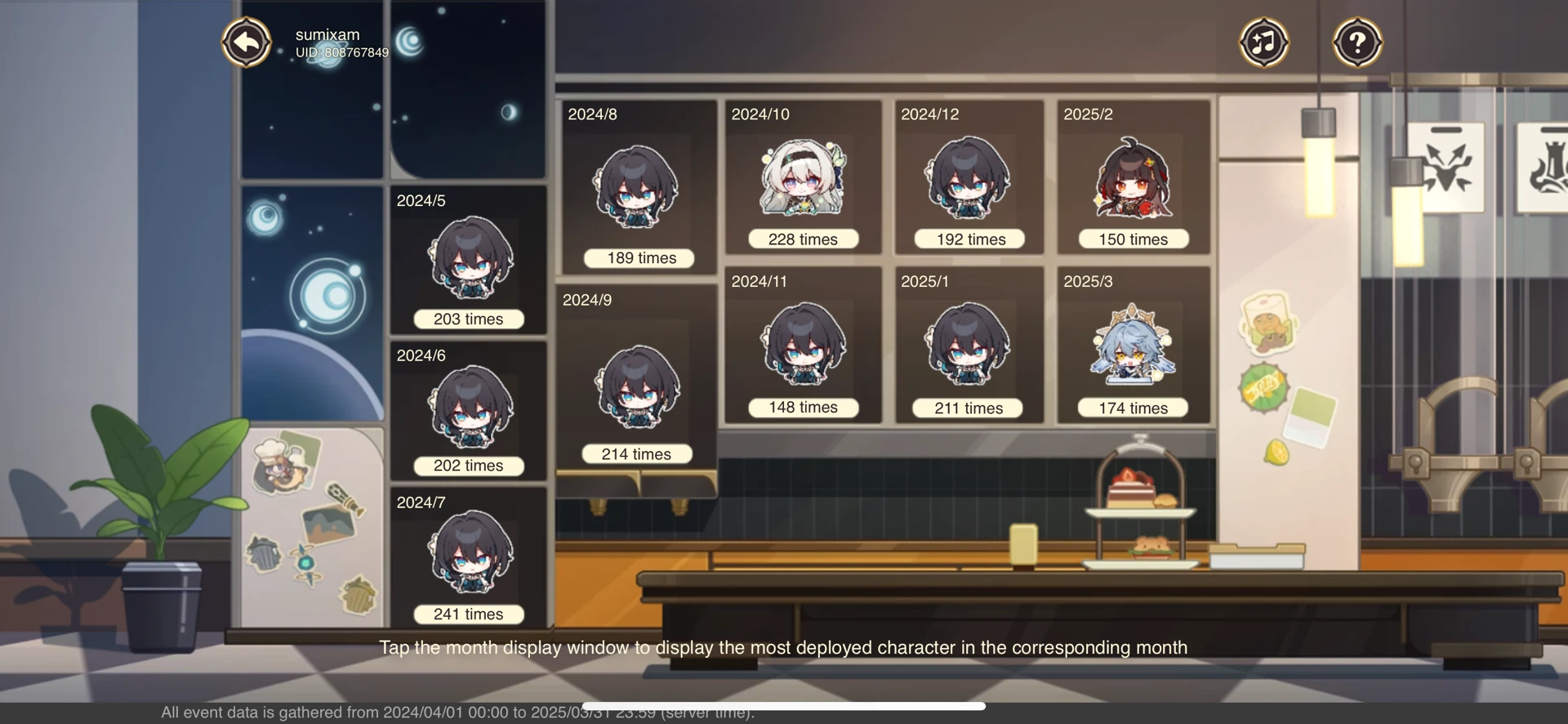Open the help question mark icon
1568x724 pixels.
point(1356,42)
